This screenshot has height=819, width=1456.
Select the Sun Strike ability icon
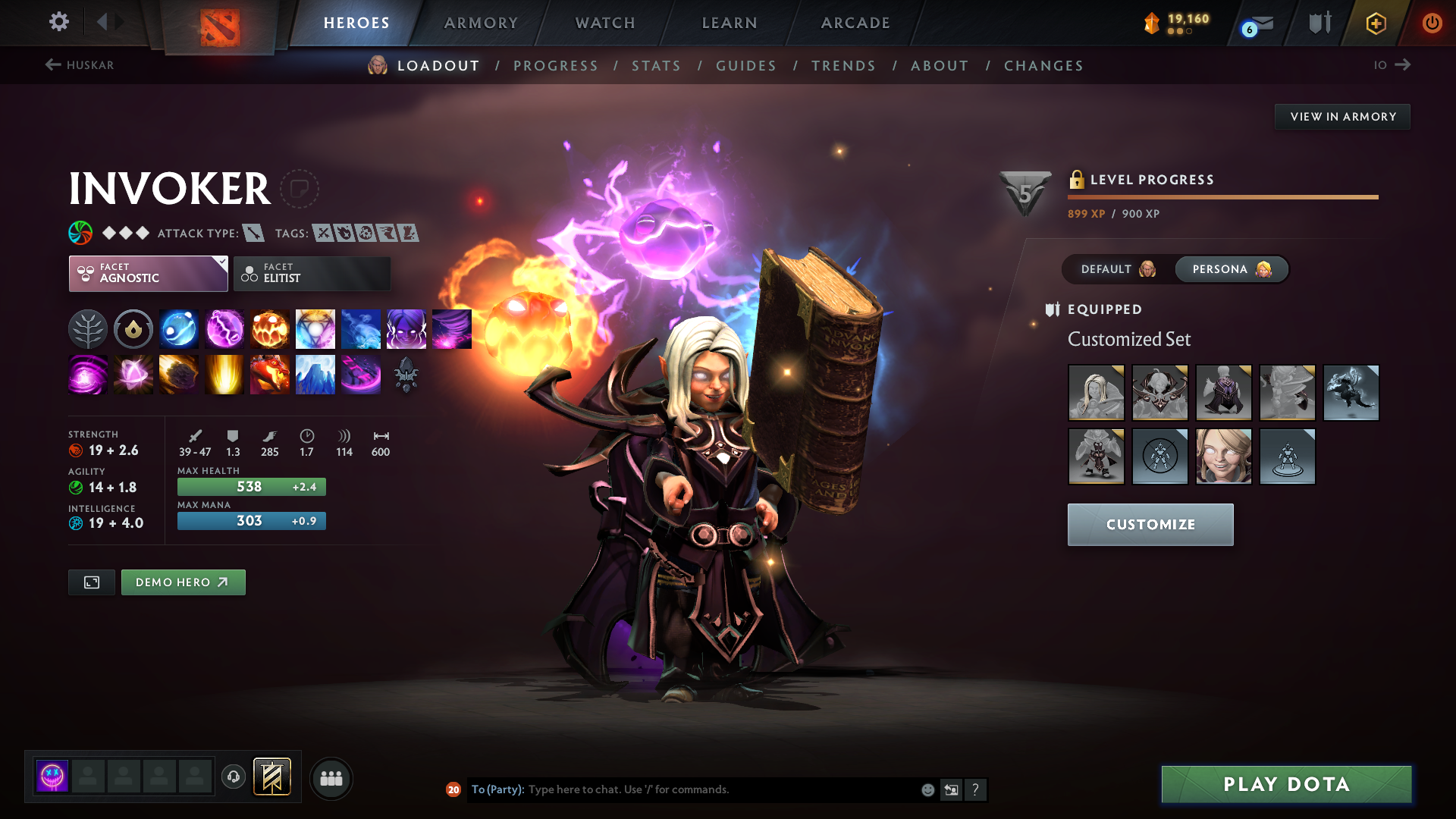click(224, 375)
